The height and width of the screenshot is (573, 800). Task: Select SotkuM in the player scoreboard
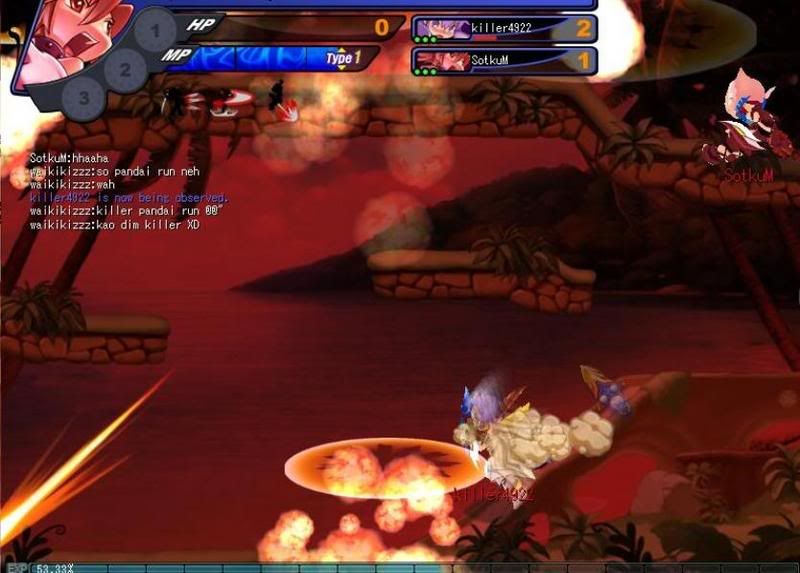(x=505, y=61)
